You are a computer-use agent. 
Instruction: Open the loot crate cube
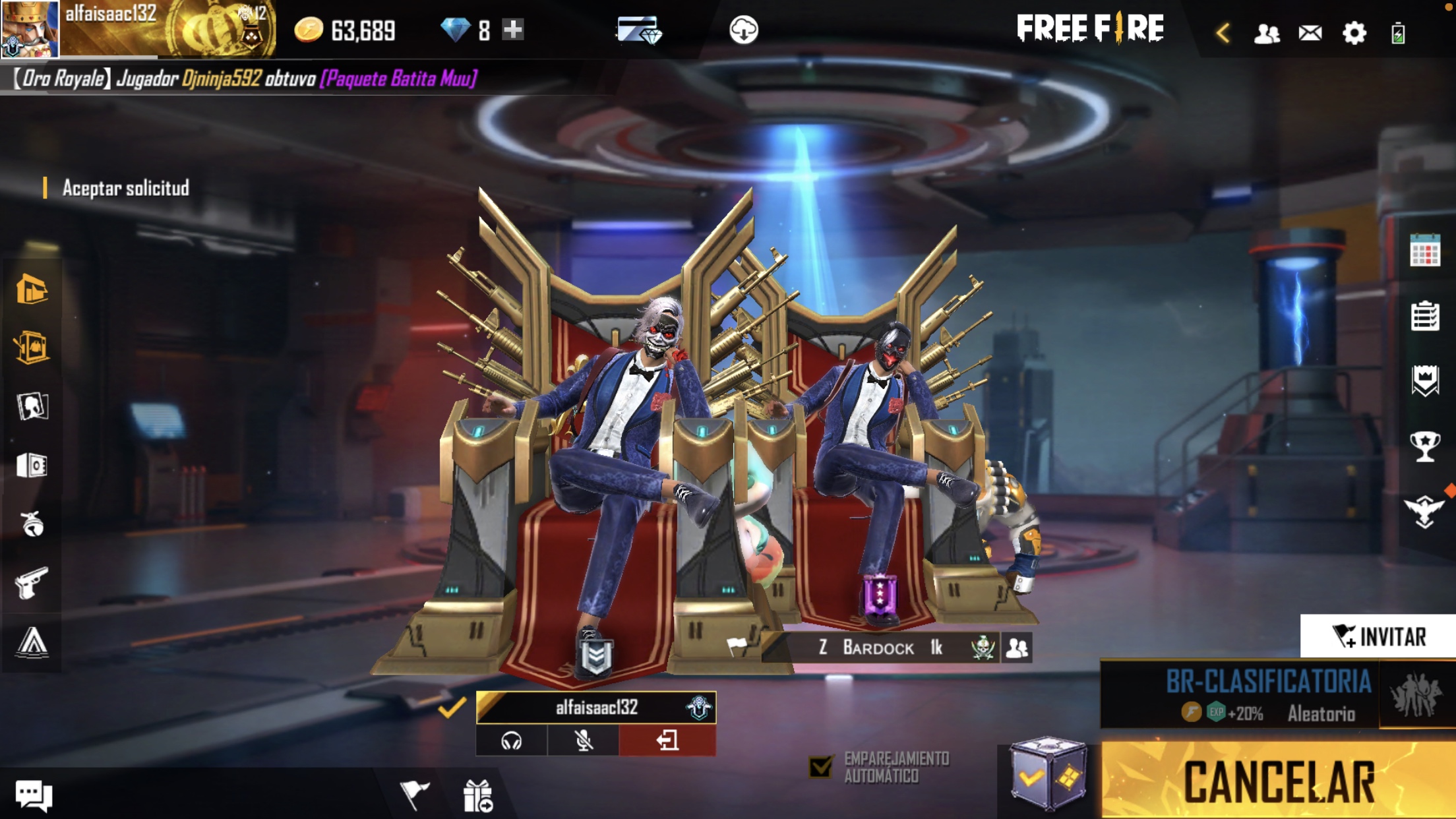[1048, 774]
